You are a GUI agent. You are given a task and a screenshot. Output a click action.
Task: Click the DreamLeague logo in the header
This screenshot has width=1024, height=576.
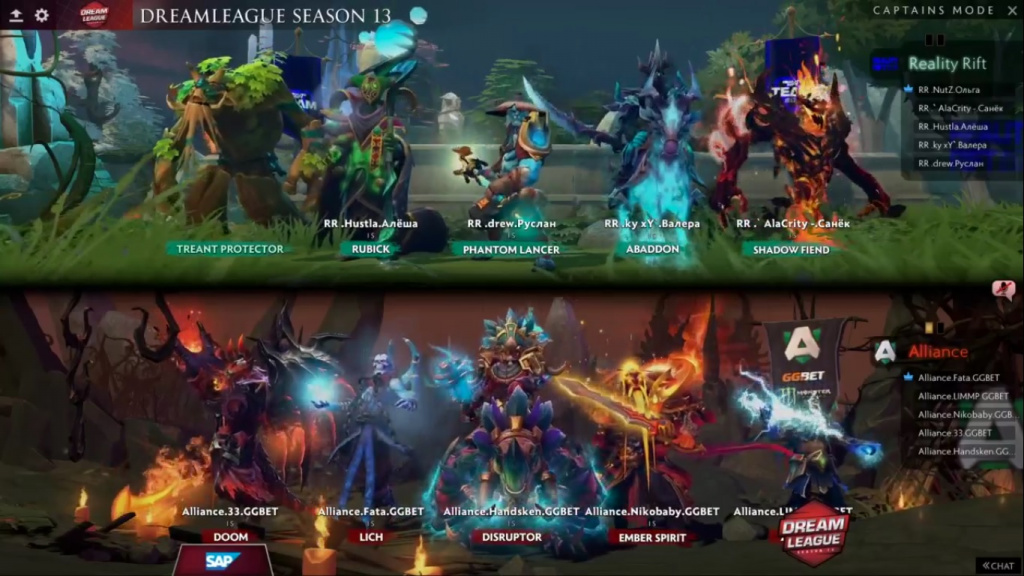pyautogui.click(x=94, y=14)
